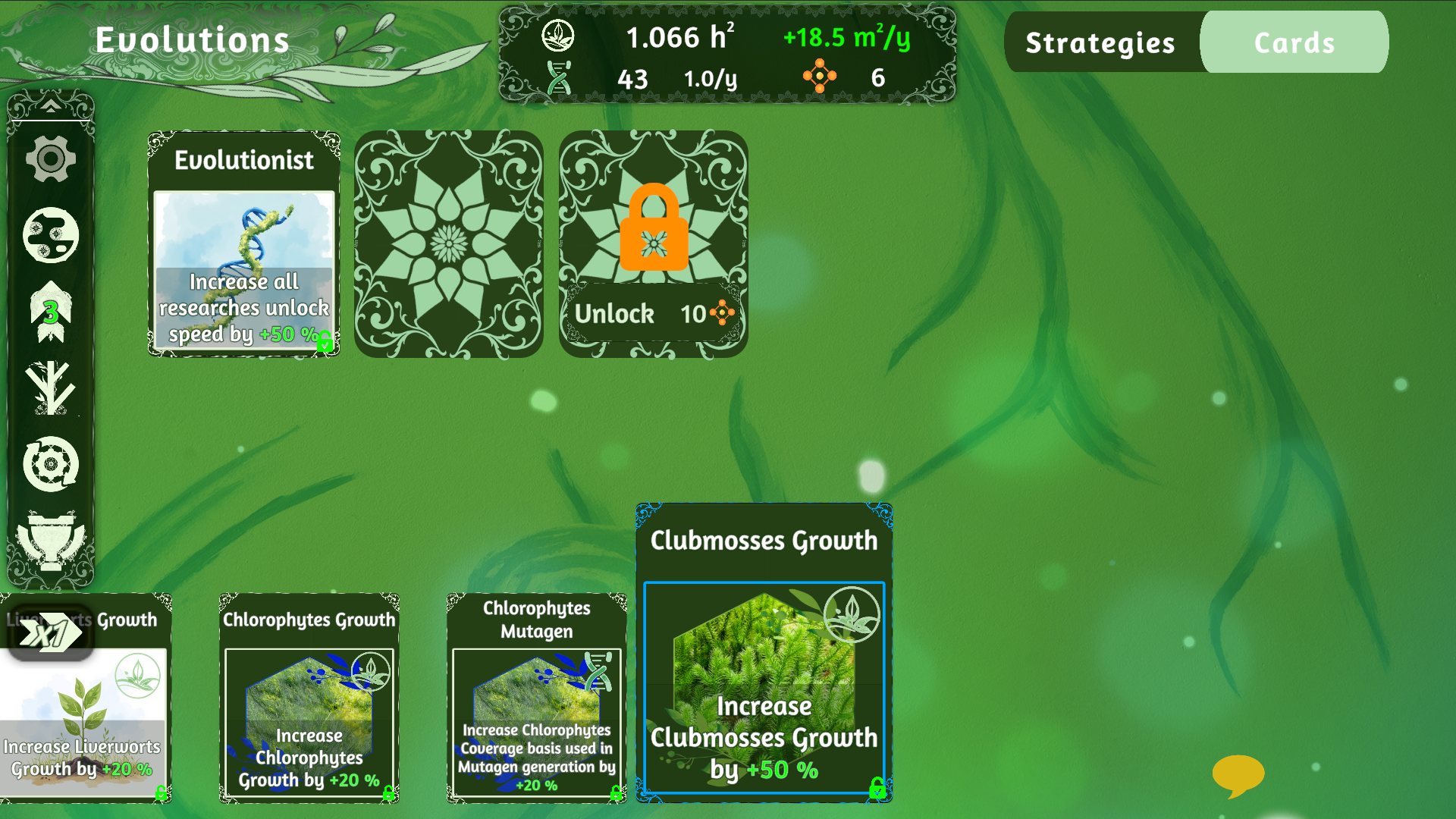Select the Clubmosses Growth card
Viewport: 1456px width, 819px height.
(764, 652)
